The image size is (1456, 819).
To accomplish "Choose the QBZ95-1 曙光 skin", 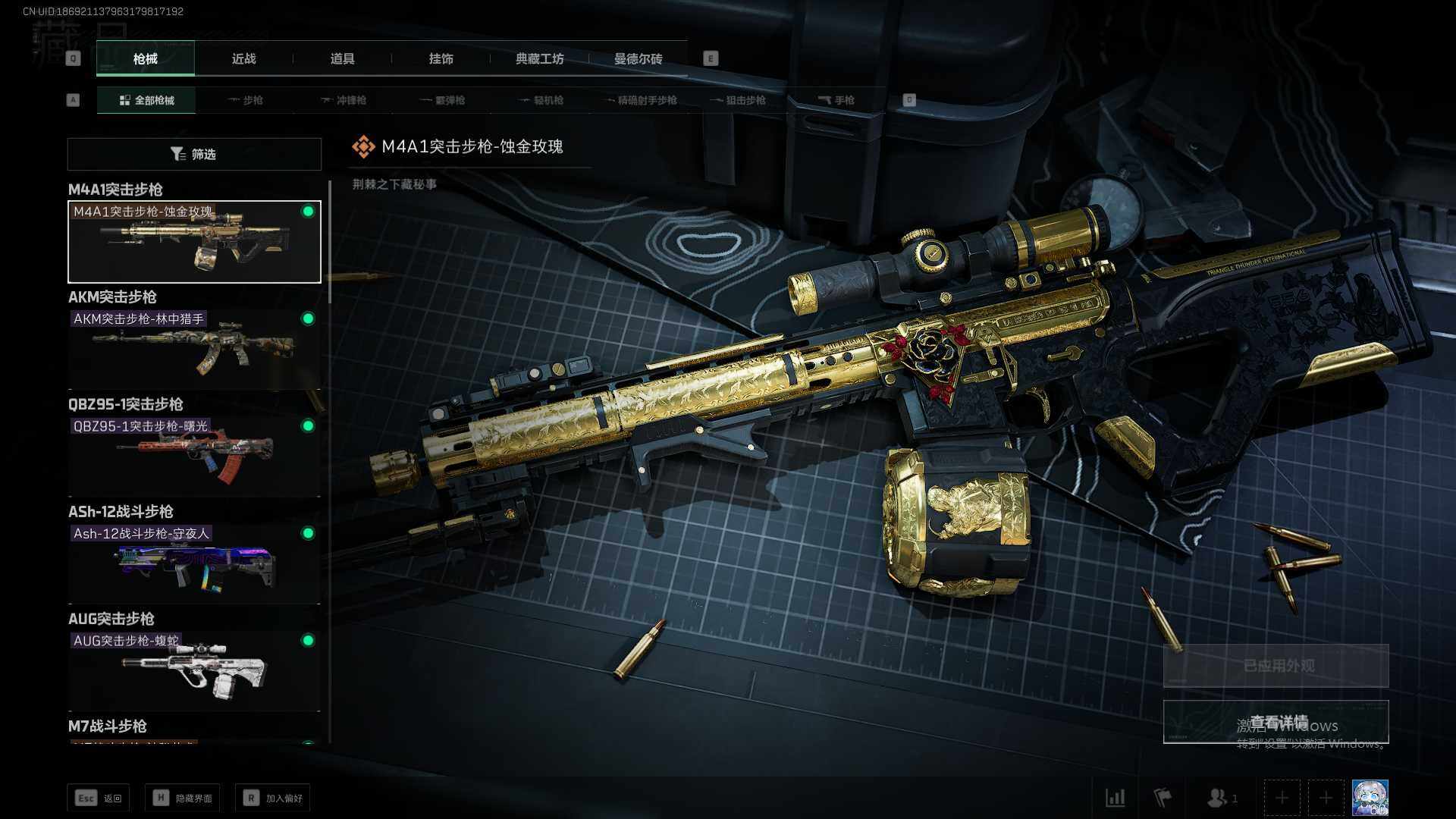I will 194,457.
